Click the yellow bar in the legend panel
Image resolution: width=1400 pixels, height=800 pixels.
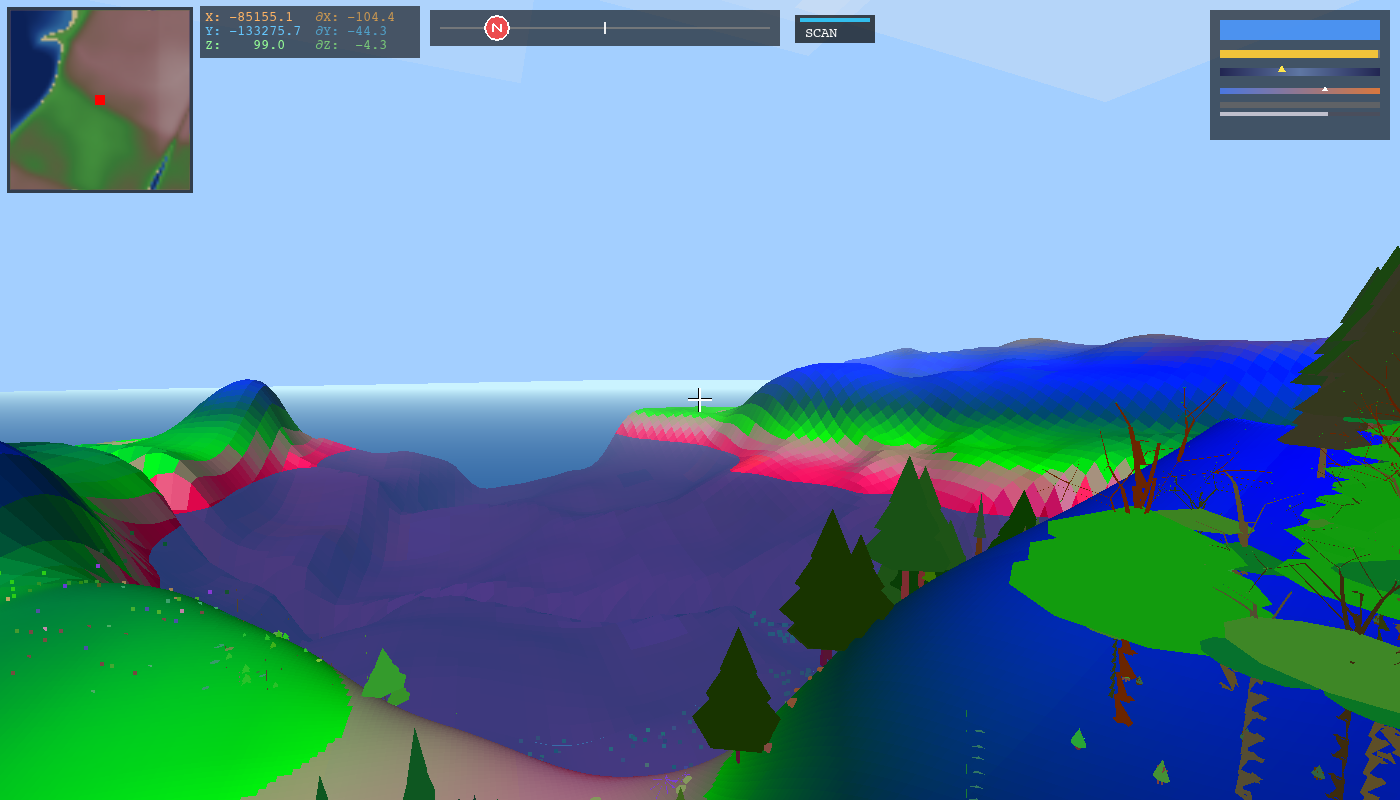pos(1298,51)
